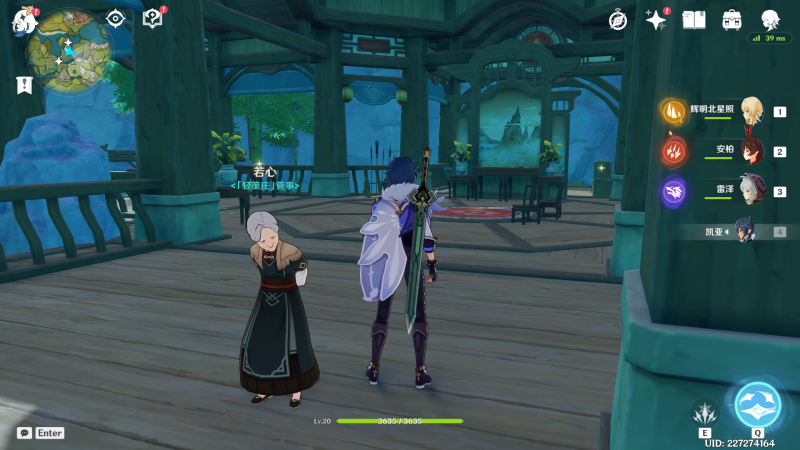Switch to party member 辉明北星照
Image resolution: width=800 pixels, height=450 pixels.
(x=751, y=112)
